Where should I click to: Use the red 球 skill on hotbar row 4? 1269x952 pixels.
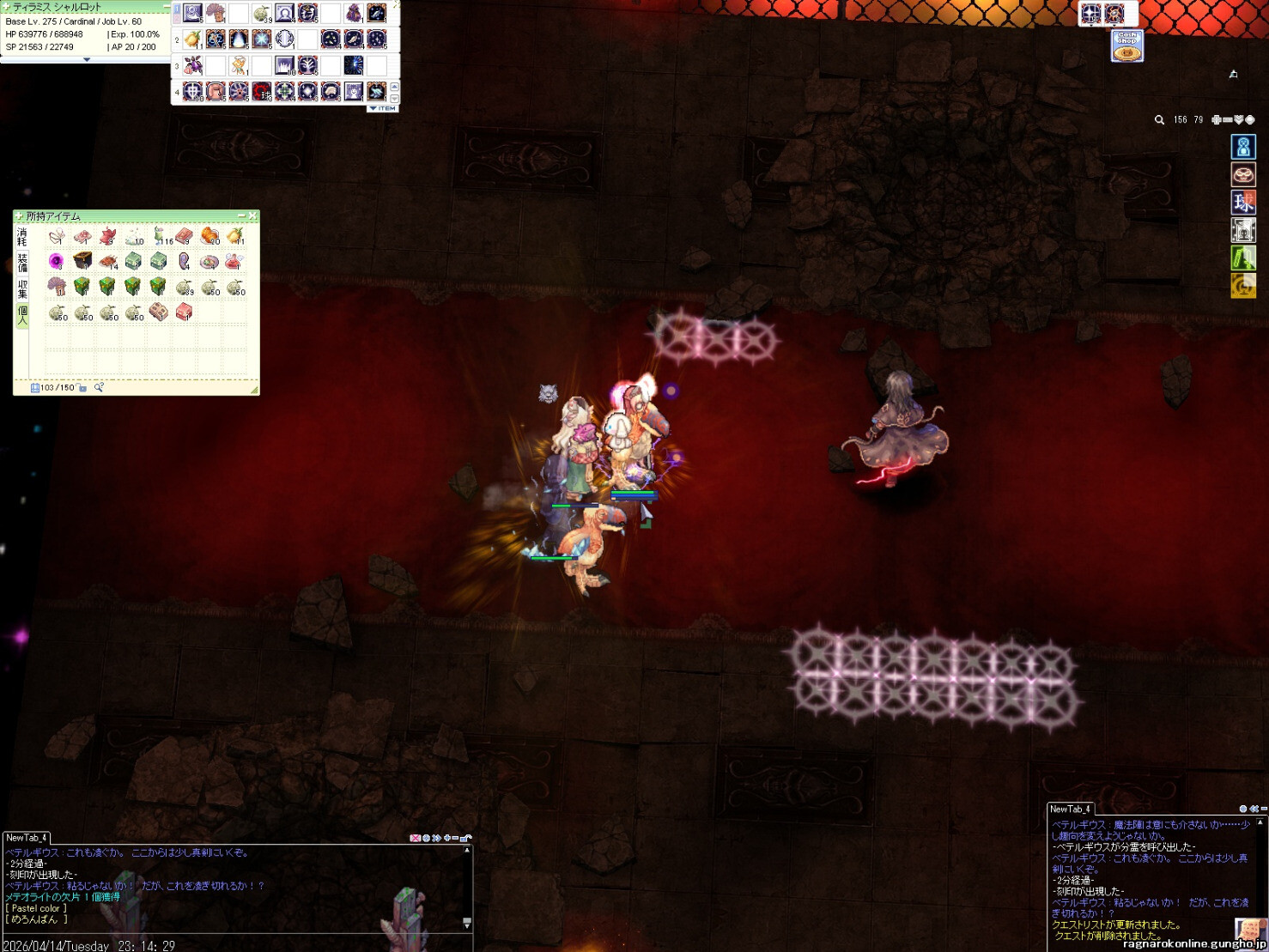point(262,91)
